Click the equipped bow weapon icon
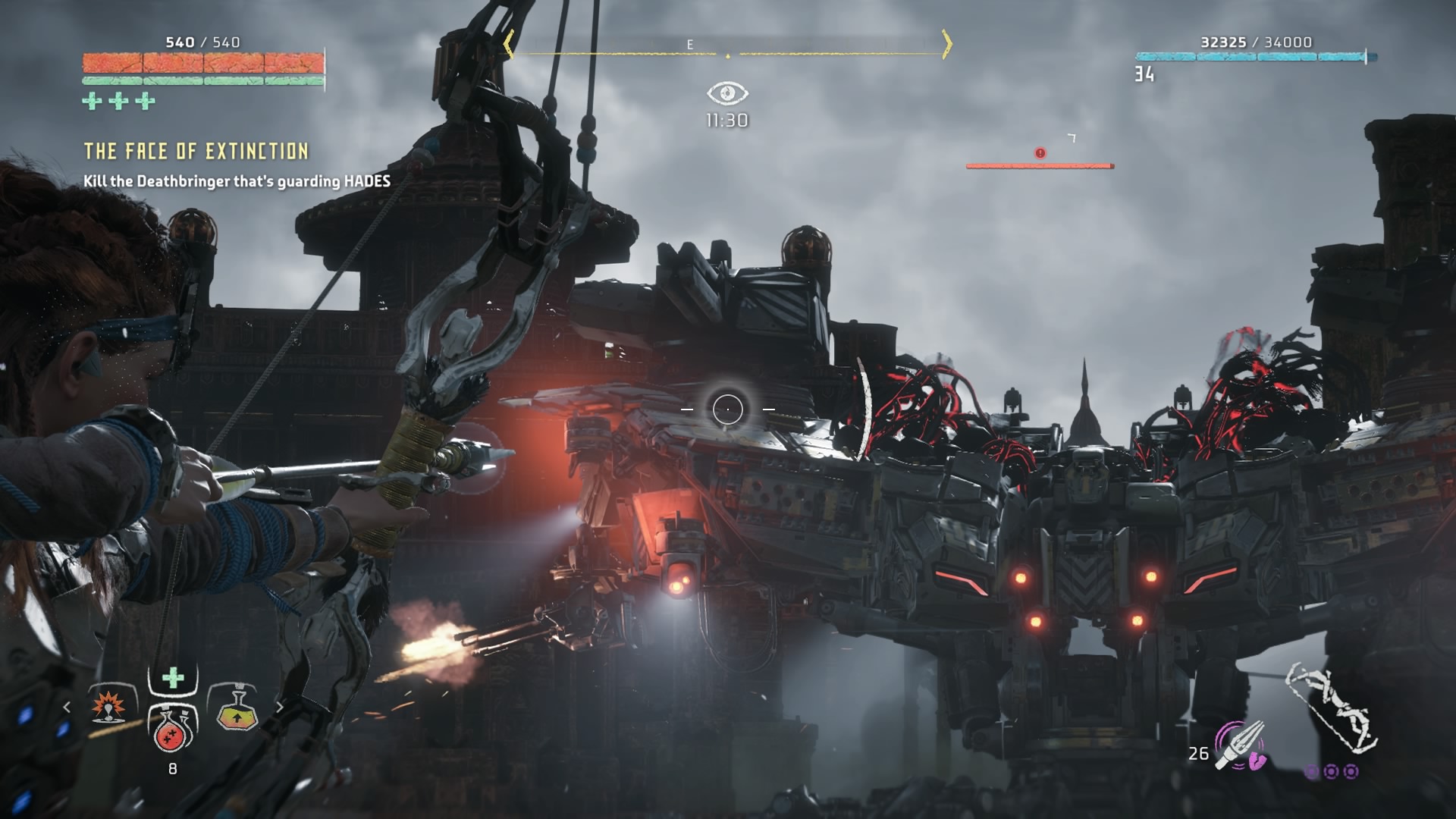 (x=1332, y=709)
